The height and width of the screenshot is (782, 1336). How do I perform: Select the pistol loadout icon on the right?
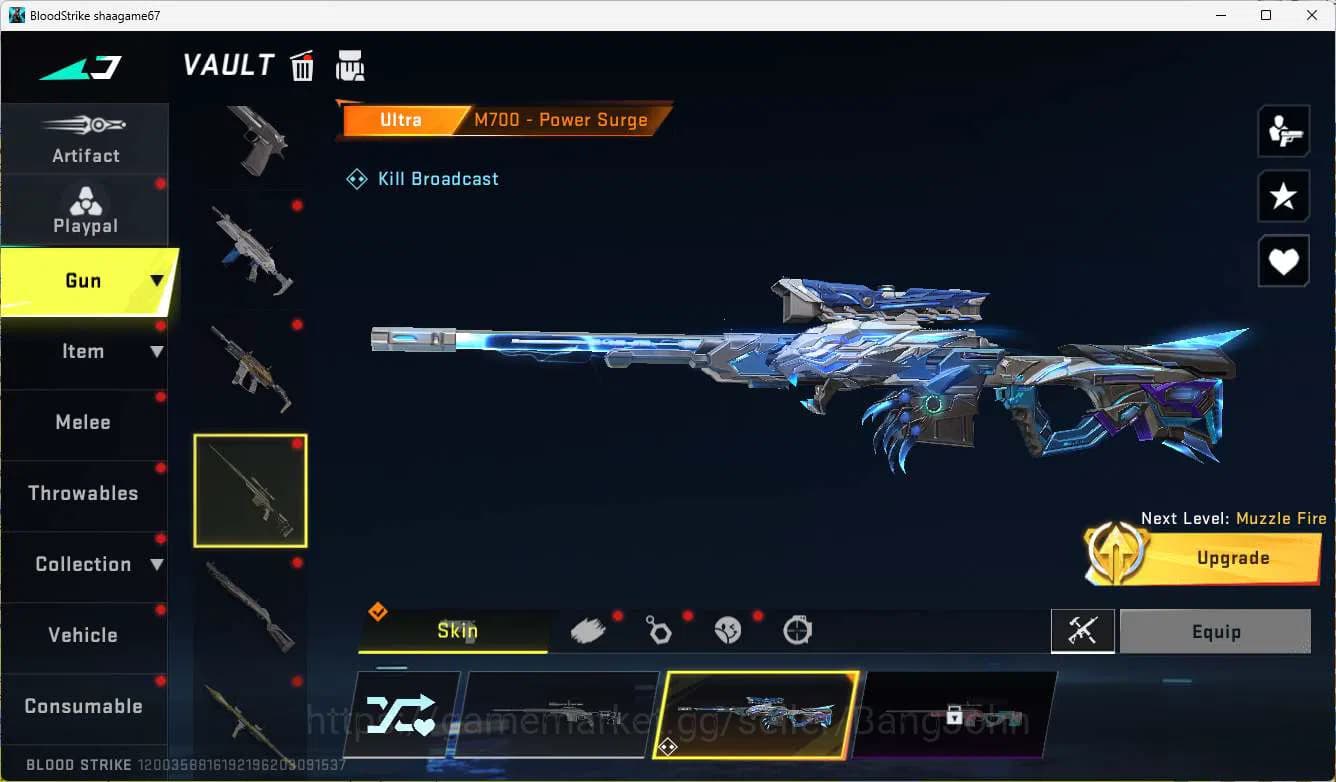[x=1284, y=131]
